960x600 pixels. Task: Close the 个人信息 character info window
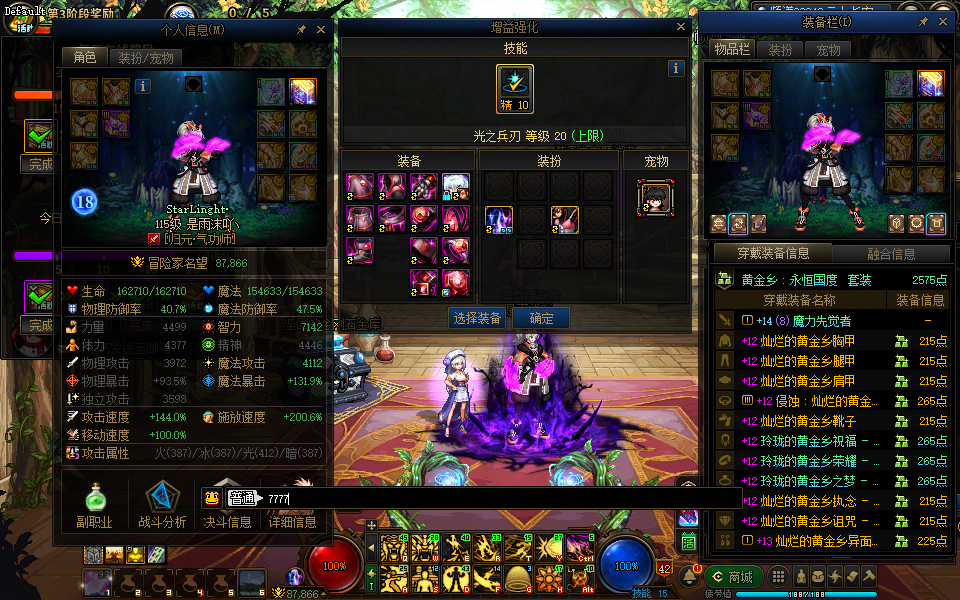pos(321,30)
